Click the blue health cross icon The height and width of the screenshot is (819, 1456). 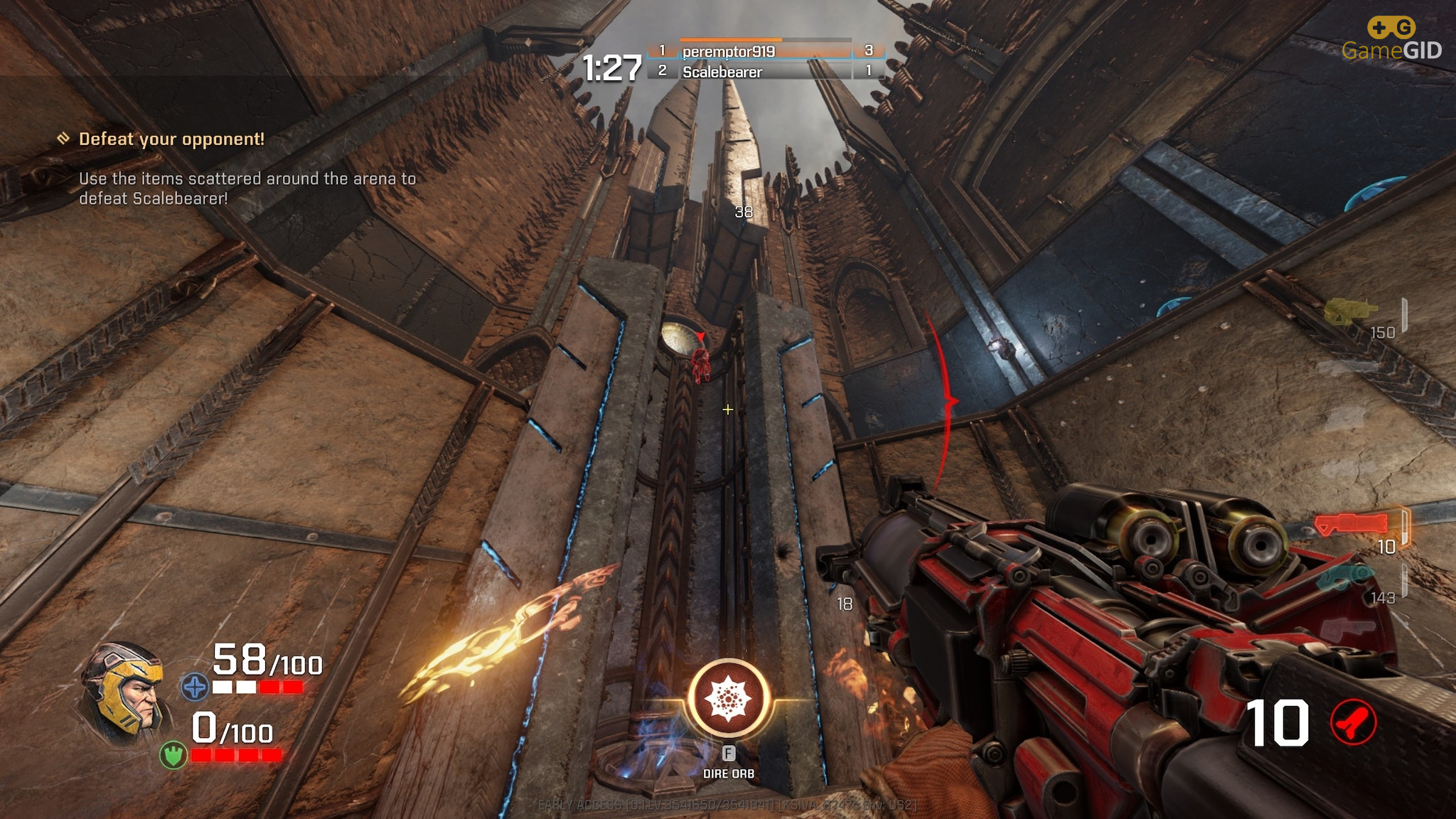click(x=194, y=687)
